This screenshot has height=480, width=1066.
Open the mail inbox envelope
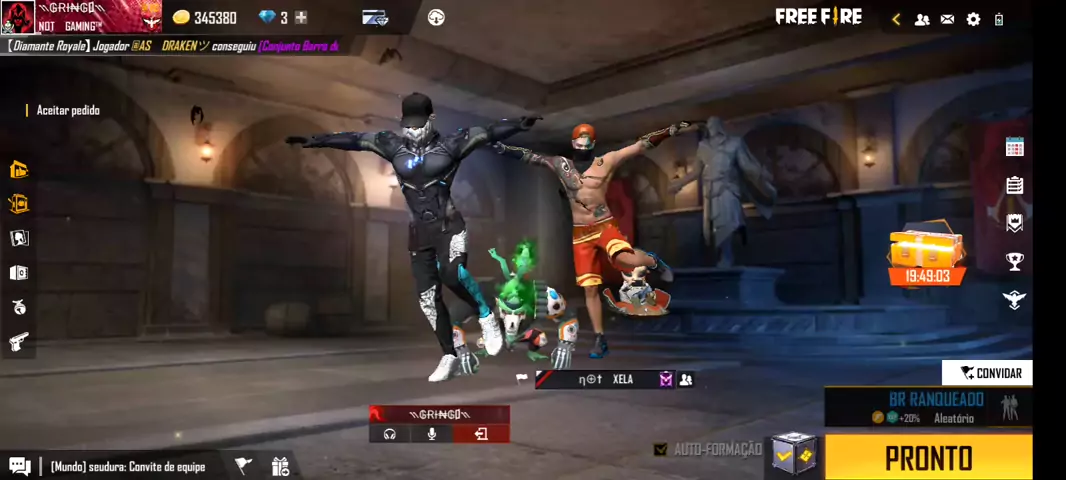pos(947,19)
